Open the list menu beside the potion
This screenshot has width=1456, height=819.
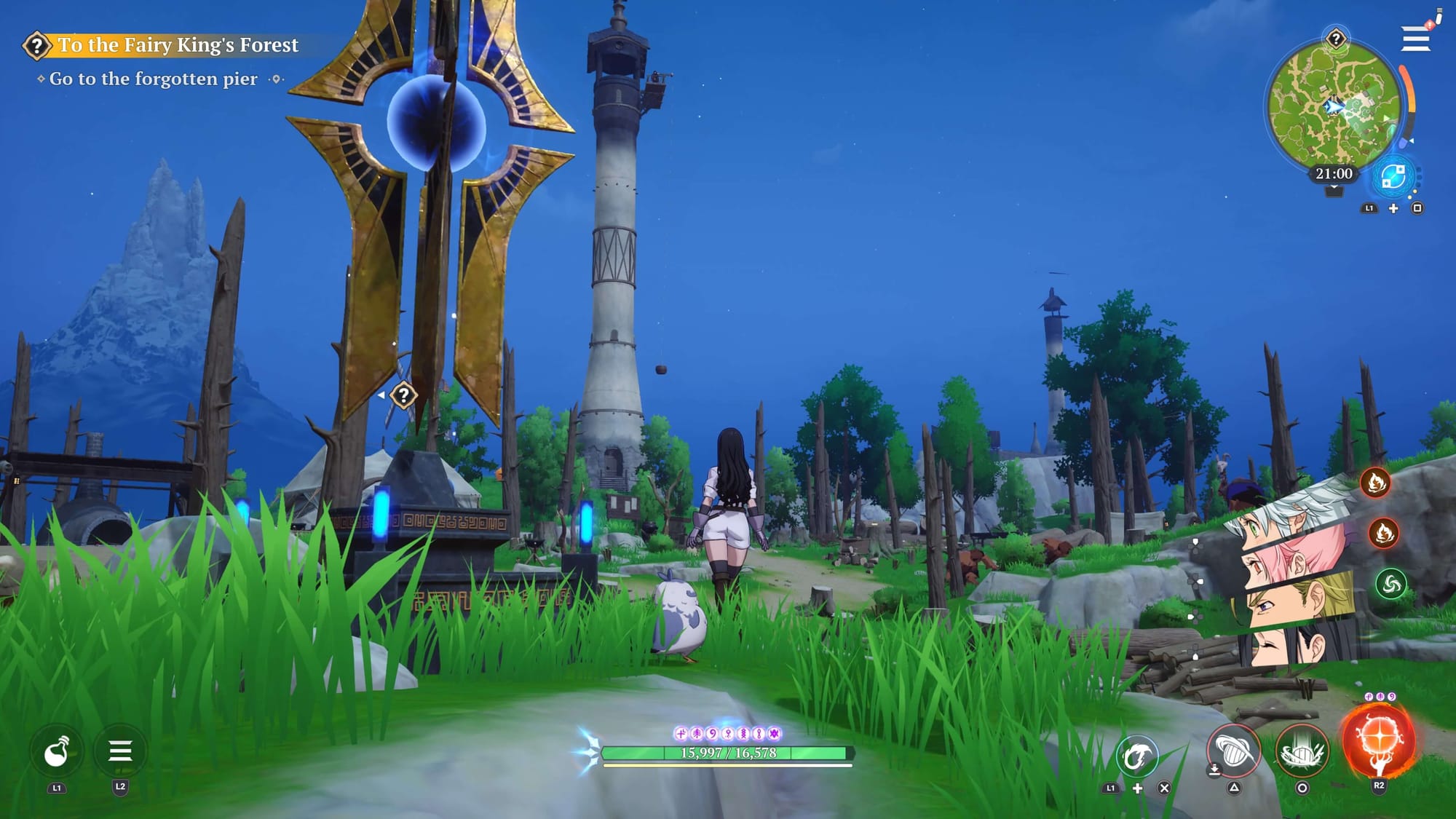(120, 751)
